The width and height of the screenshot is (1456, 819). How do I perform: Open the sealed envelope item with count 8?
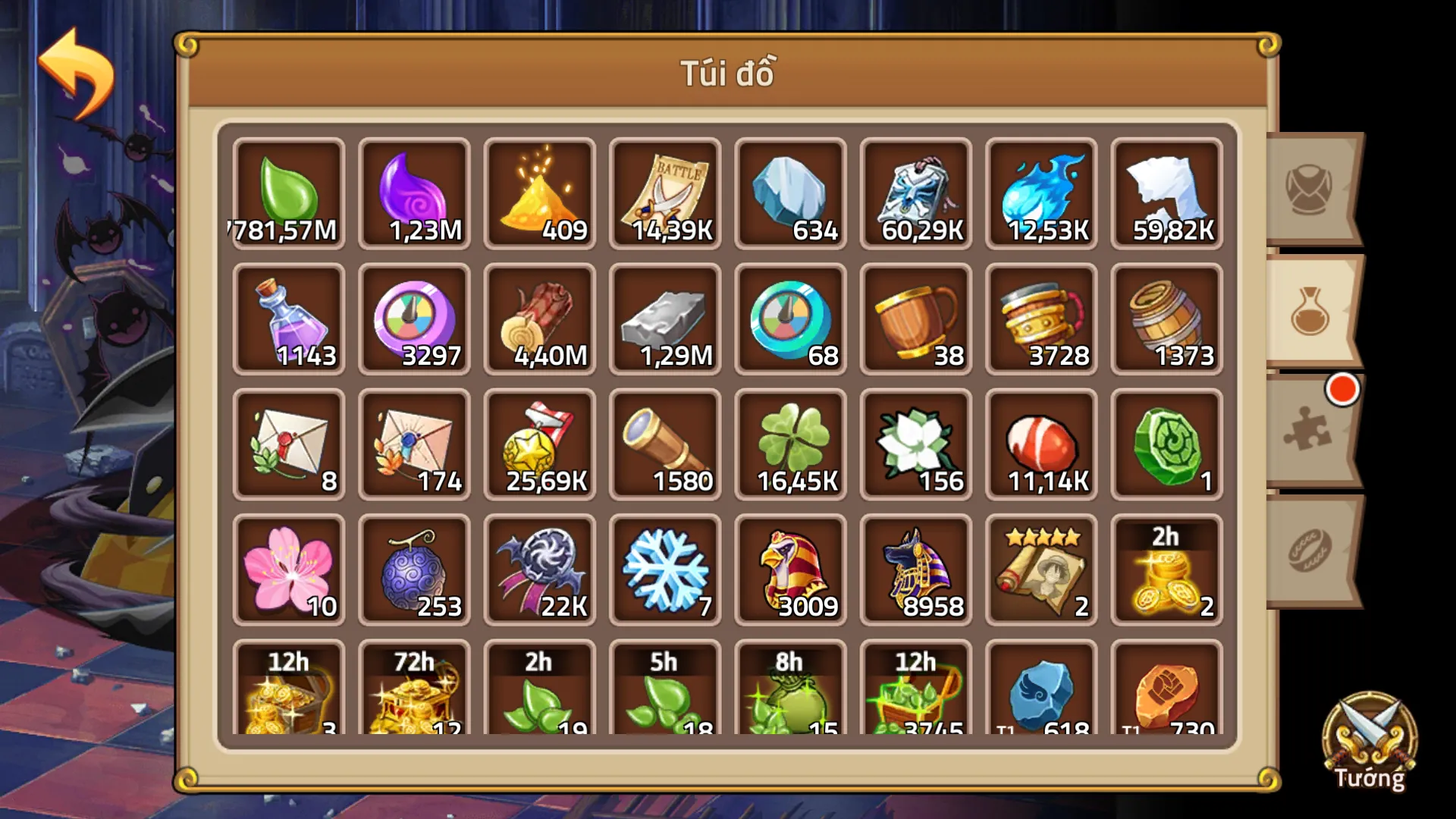(x=288, y=444)
